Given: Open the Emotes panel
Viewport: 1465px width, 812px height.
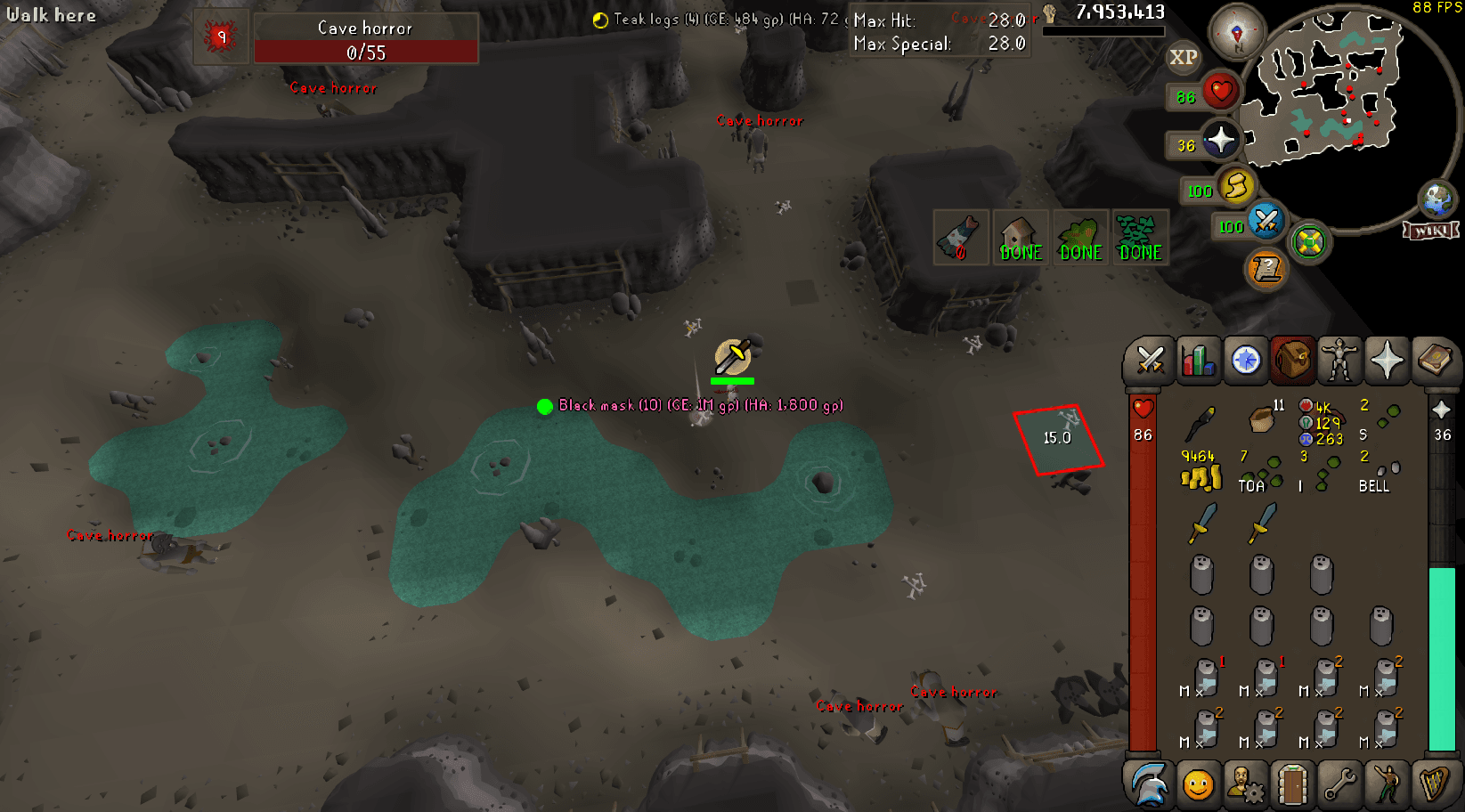Looking at the screenshot, I should pos(1389,784).
